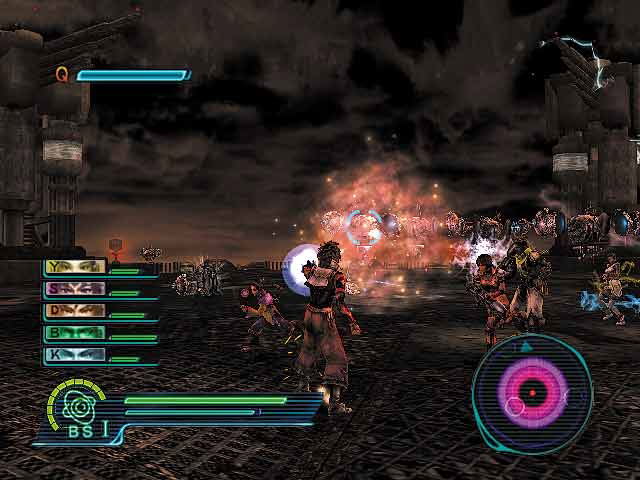Image resolution: width=640 pixels, height=480 pixels.
Task: Click the orange D party portrait
Action: [75, 311]
